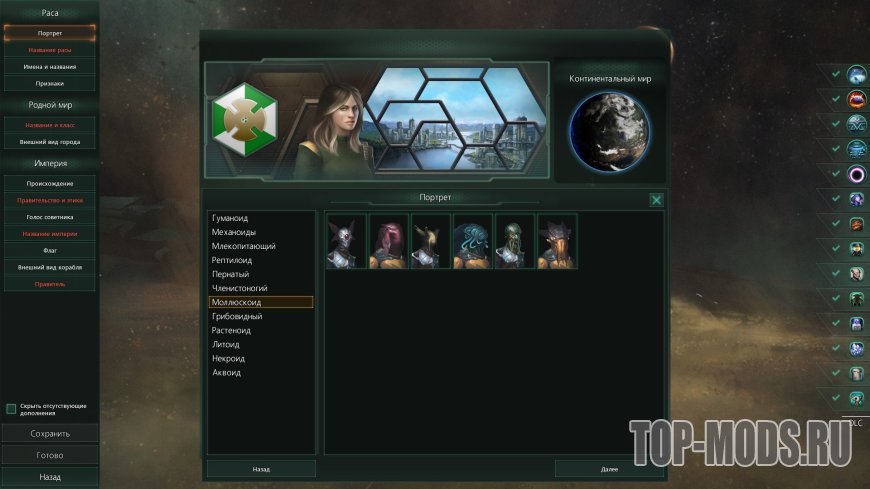Select Грибовидный in species list
The image size is (870, 489).
pos(237,316)
